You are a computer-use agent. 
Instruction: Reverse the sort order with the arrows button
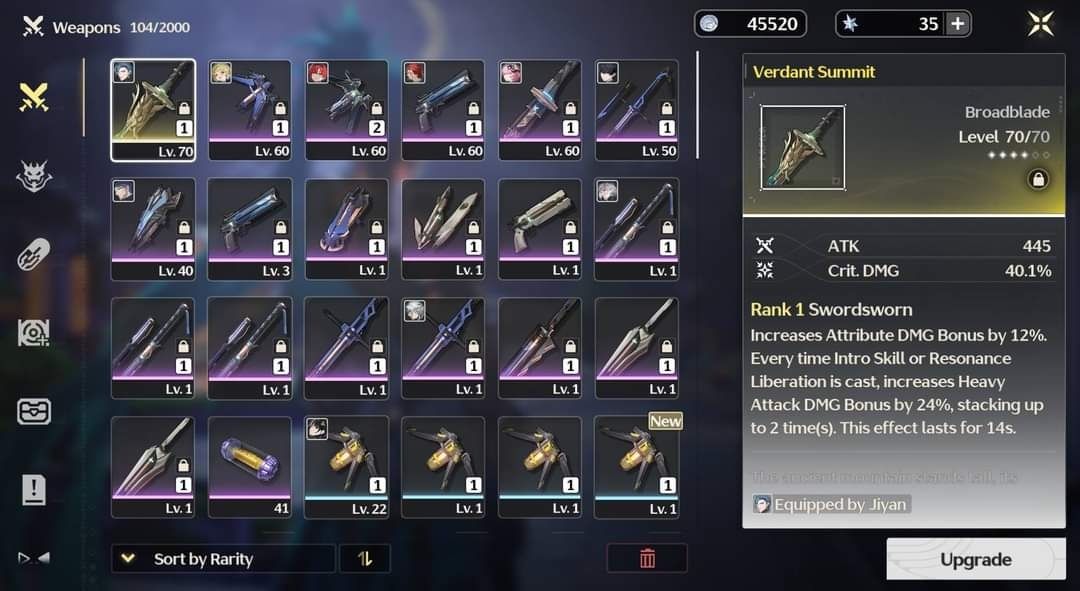(x=365, y=559)
